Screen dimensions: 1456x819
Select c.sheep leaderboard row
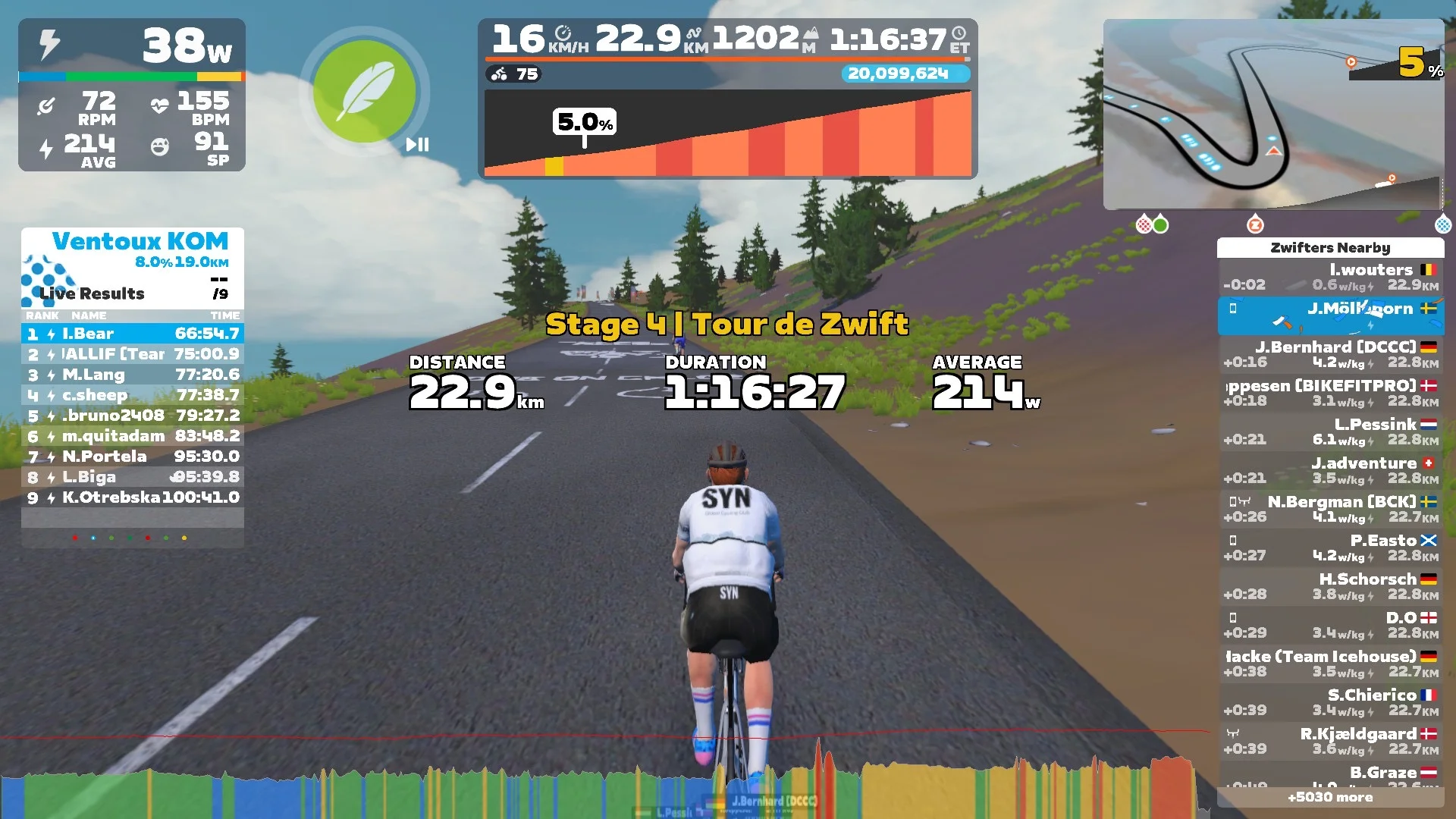click(x=133, y=395)
